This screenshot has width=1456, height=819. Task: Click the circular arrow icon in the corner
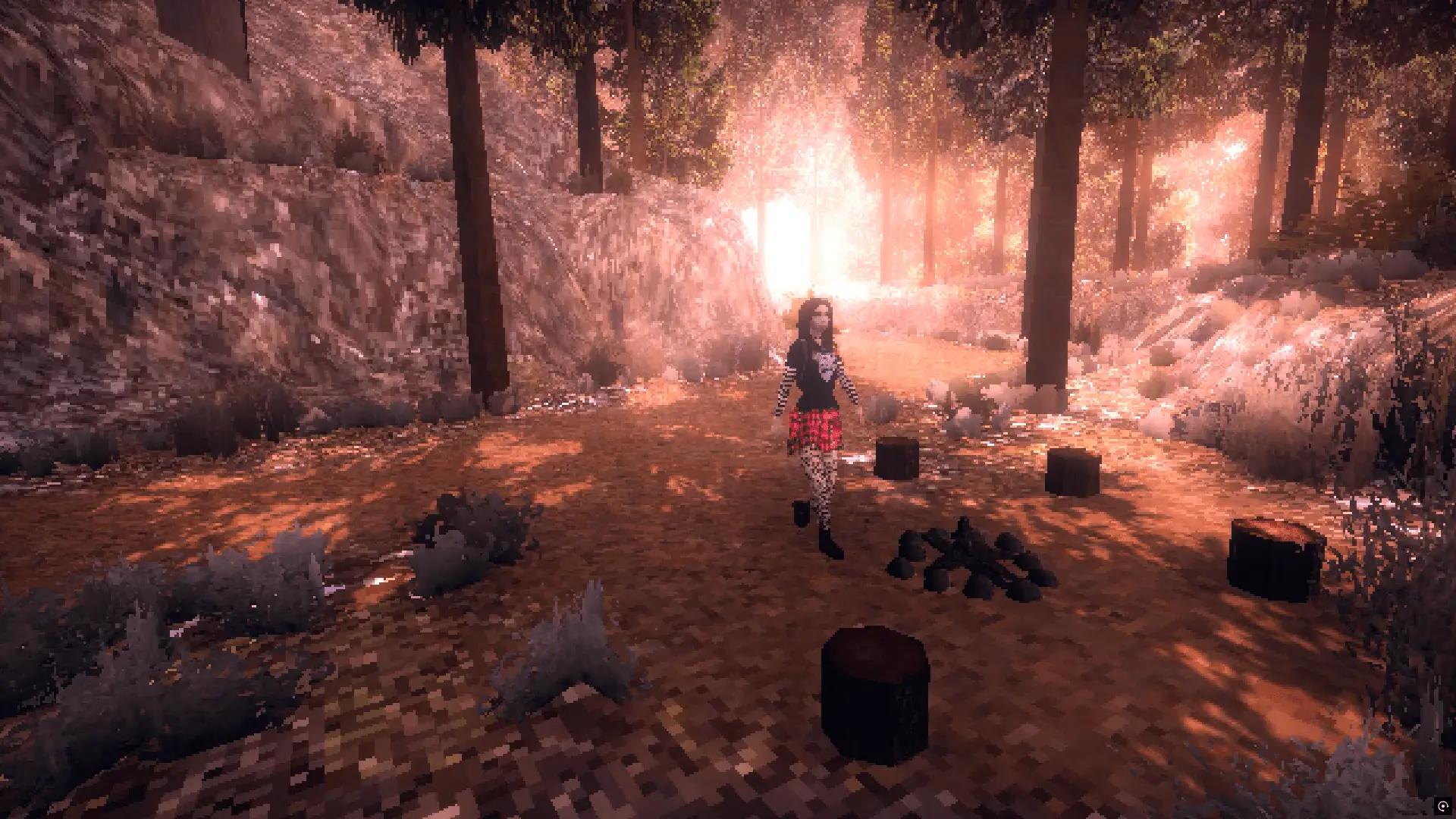[x=1442, y=806]
